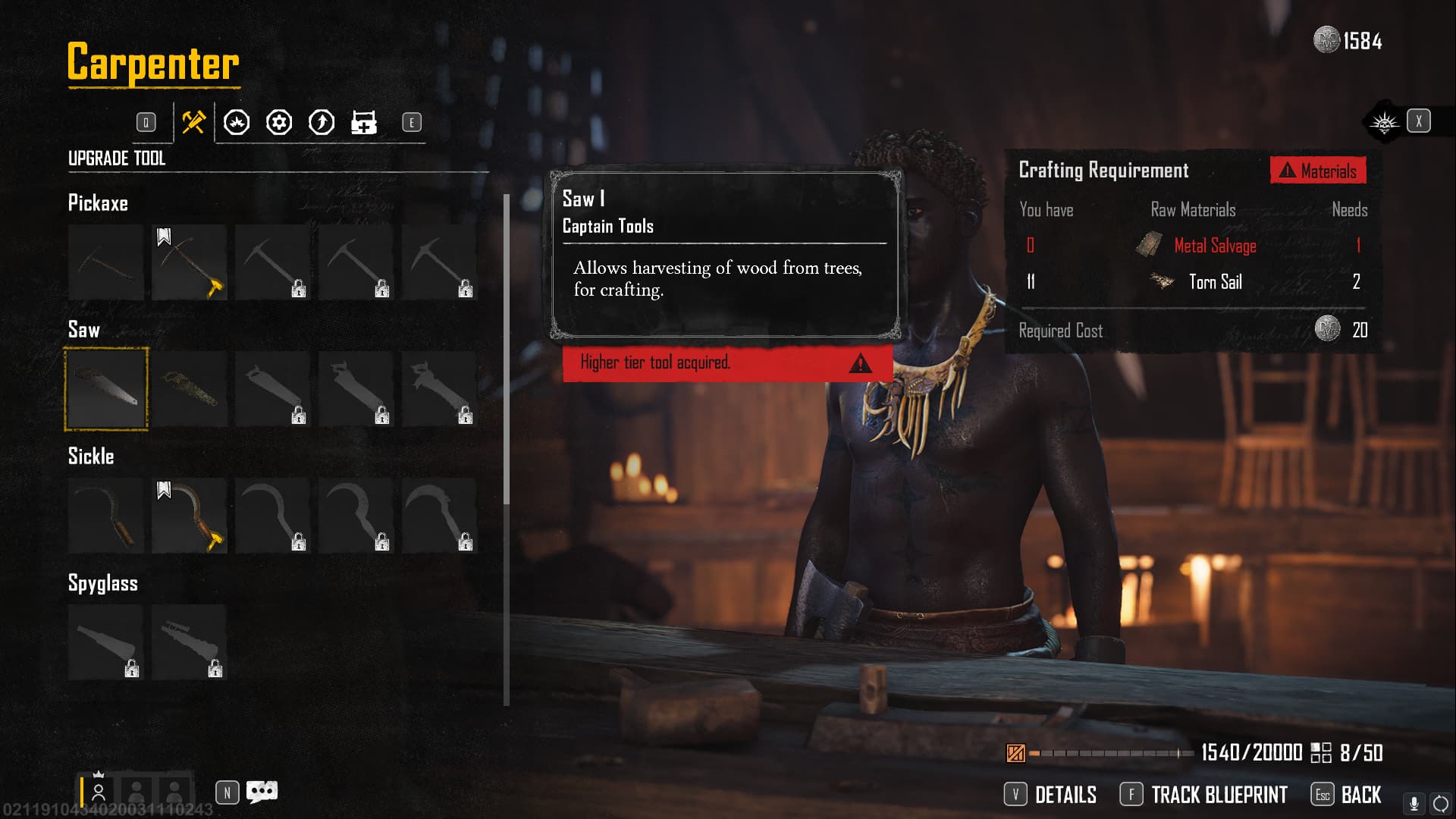Track Blueprint for the selected tool
1456x819 pixels.
coord(1204,795)
